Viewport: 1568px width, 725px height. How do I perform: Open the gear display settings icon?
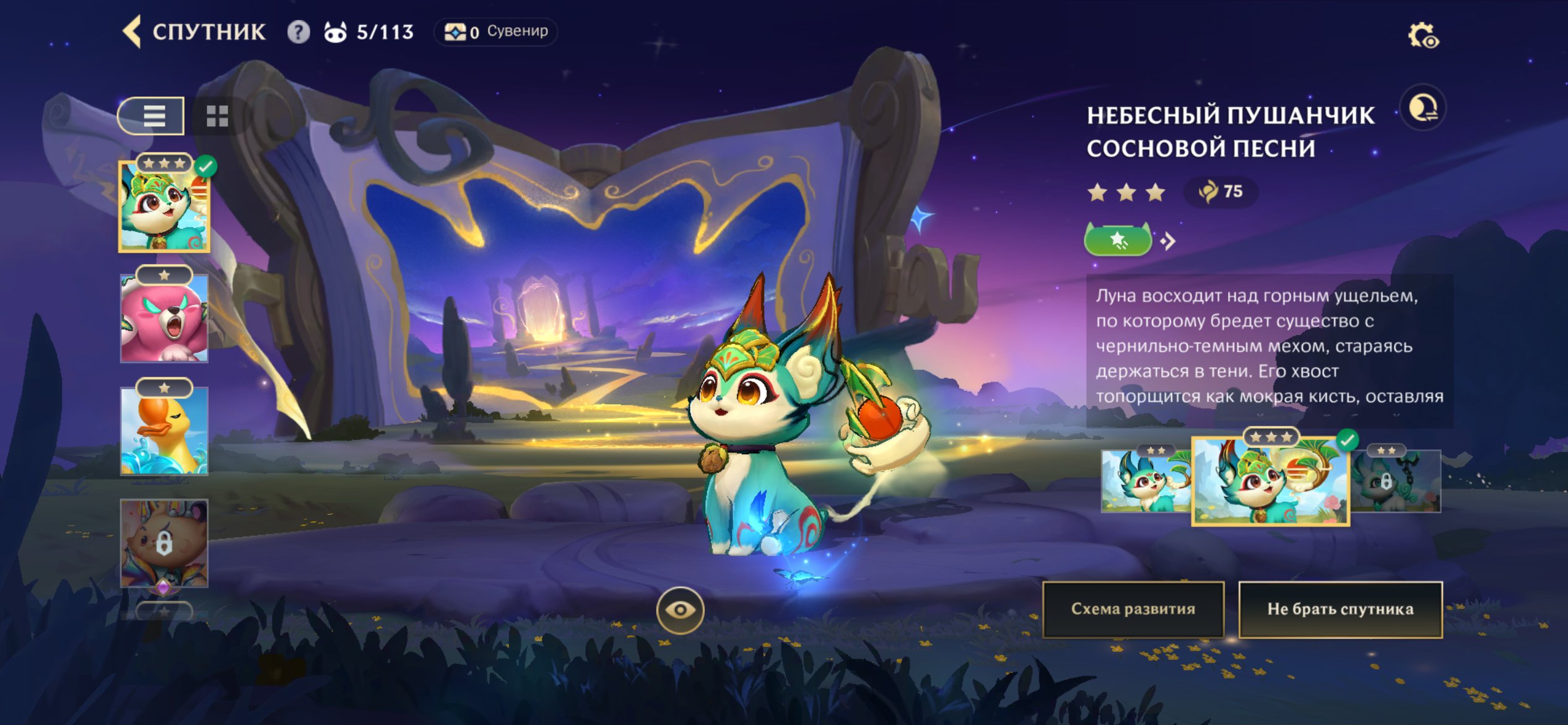(1423, 35)
